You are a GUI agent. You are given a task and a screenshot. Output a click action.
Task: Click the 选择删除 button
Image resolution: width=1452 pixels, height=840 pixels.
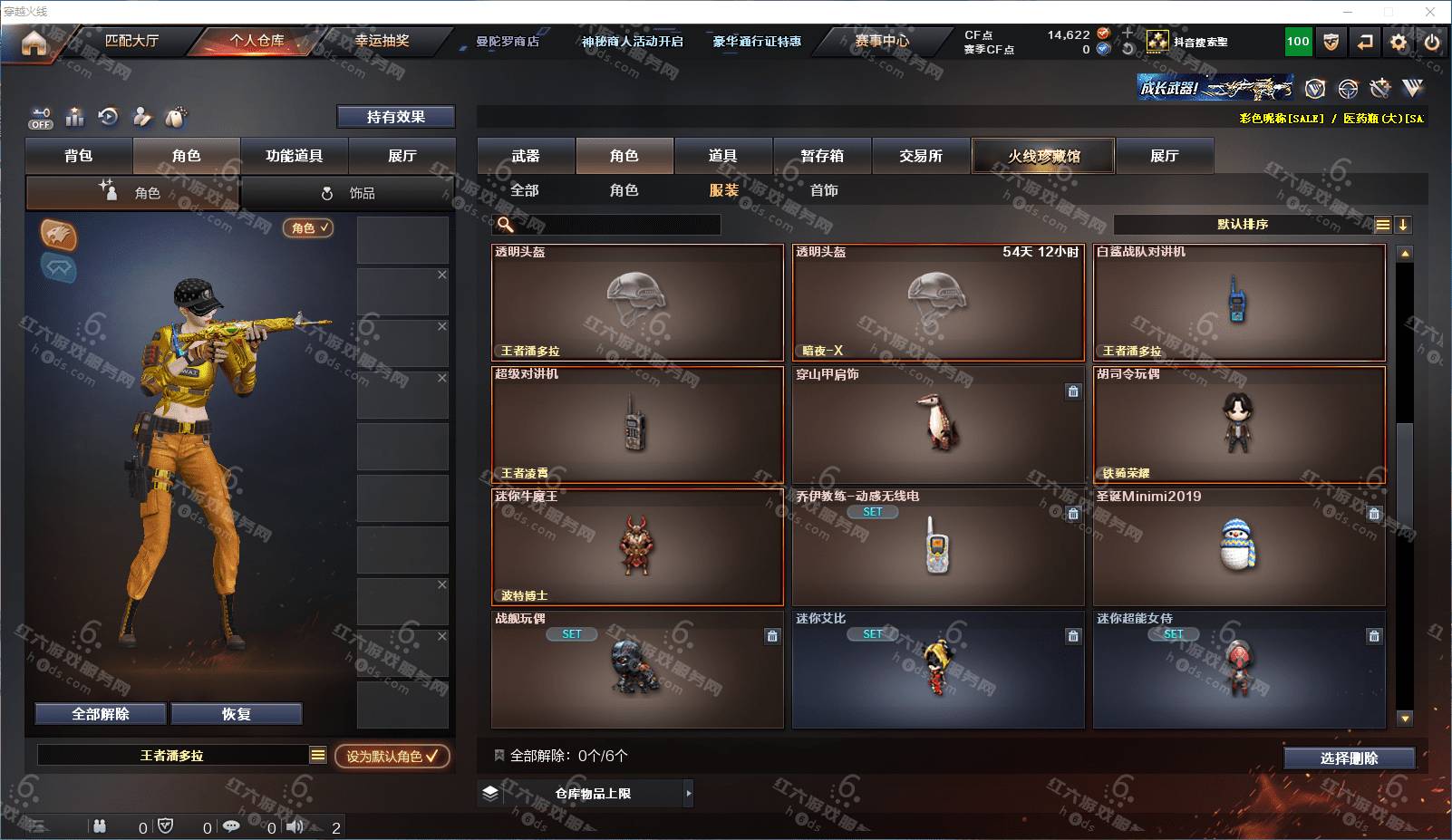pos(1349,758)
